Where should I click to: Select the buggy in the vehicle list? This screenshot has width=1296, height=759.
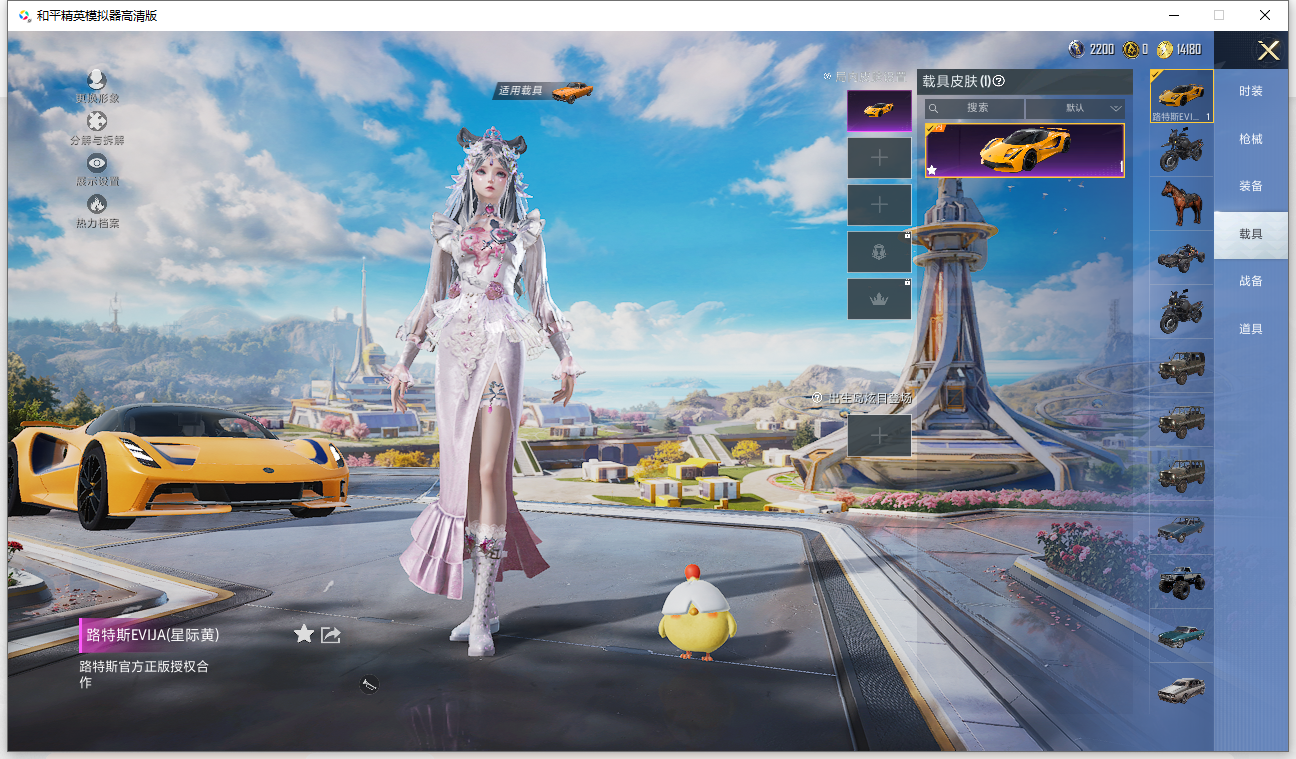tap(1181, 258)
